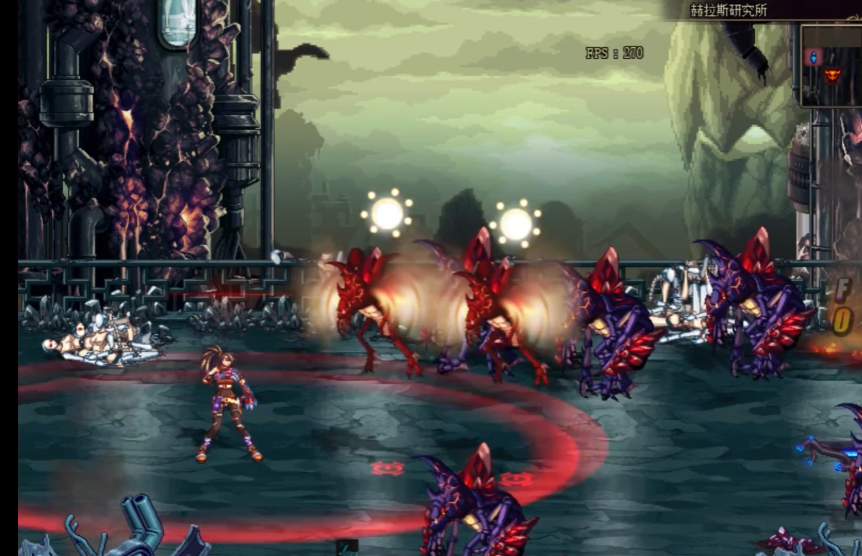Viewport: 862px width, 556px height.
Task: Click the dungeon minimap panel
Action: (831, 66)
